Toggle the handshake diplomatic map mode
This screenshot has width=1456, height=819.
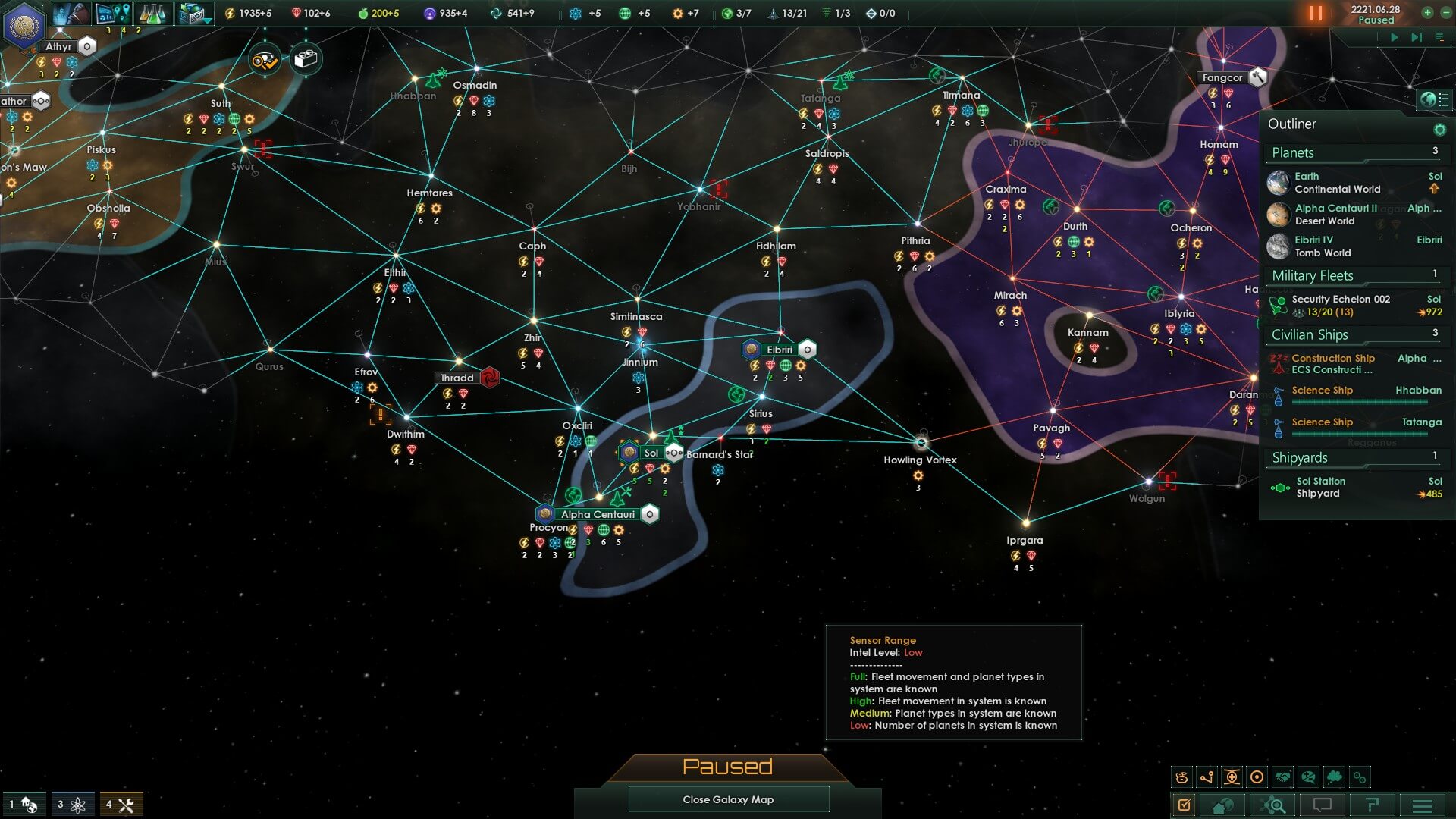[1282, 777]
